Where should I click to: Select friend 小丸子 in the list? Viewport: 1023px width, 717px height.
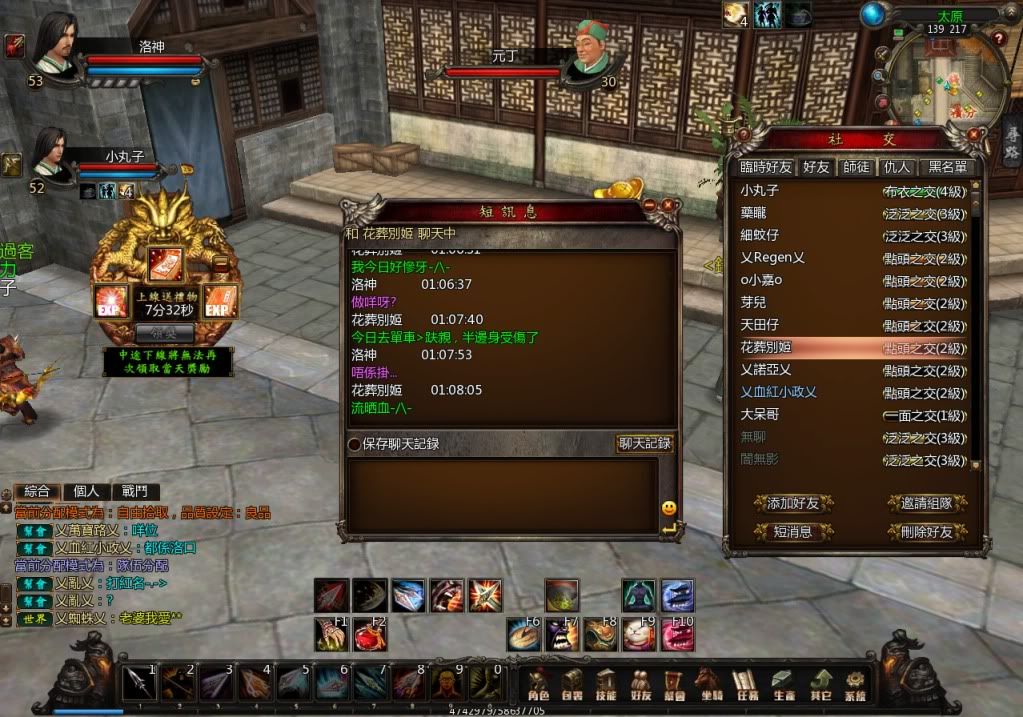(x=760, y=190)
